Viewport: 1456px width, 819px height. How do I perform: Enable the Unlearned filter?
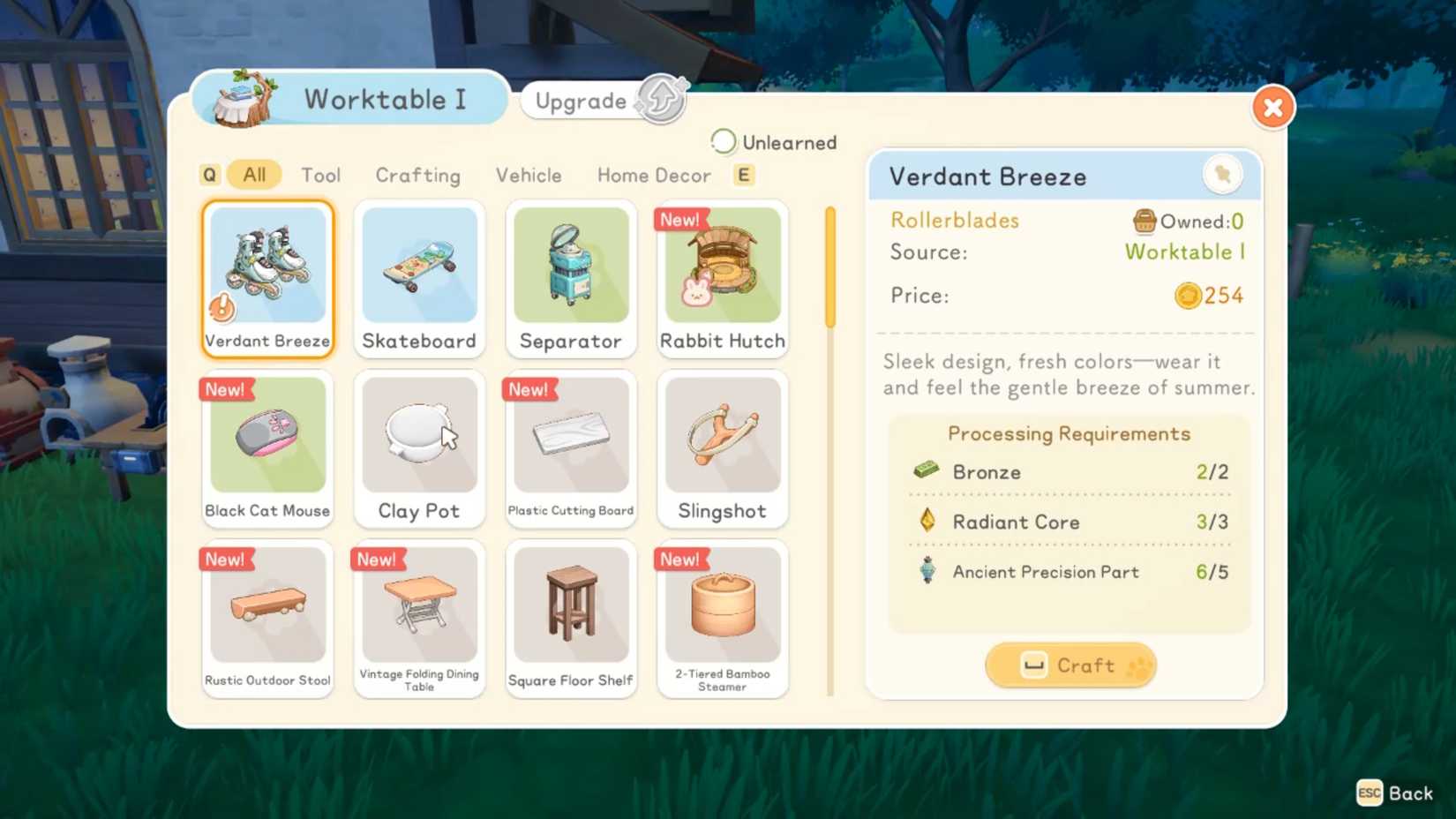point(724,141)
